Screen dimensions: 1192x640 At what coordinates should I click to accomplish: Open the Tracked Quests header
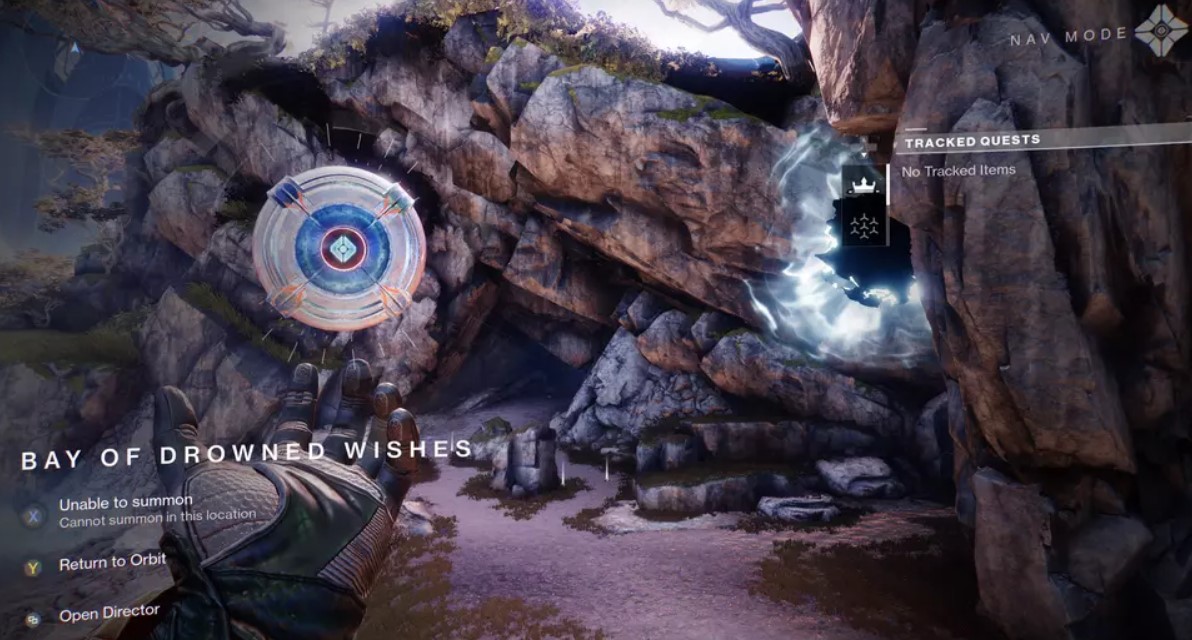(x=972, y=142)
